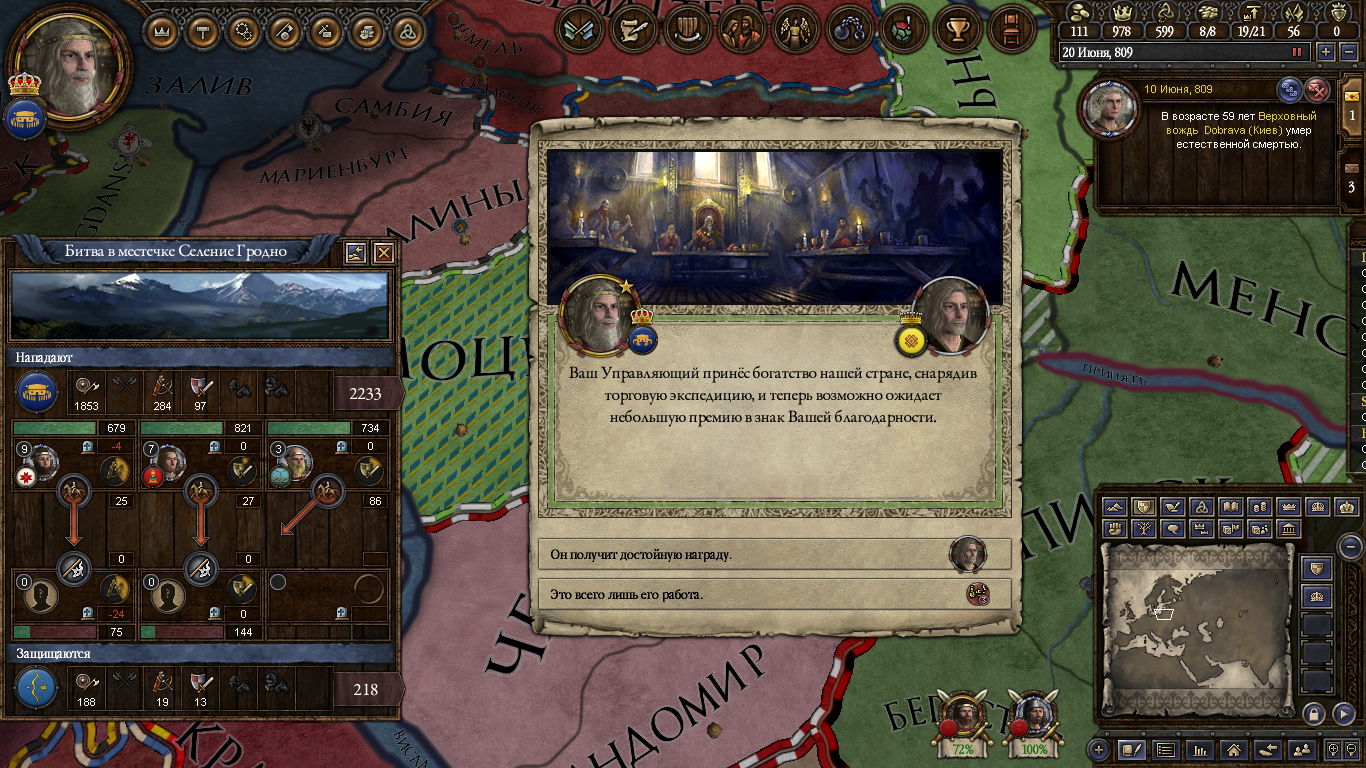Click the world minimap
1366x768 pixels.
pos(1197,622)
